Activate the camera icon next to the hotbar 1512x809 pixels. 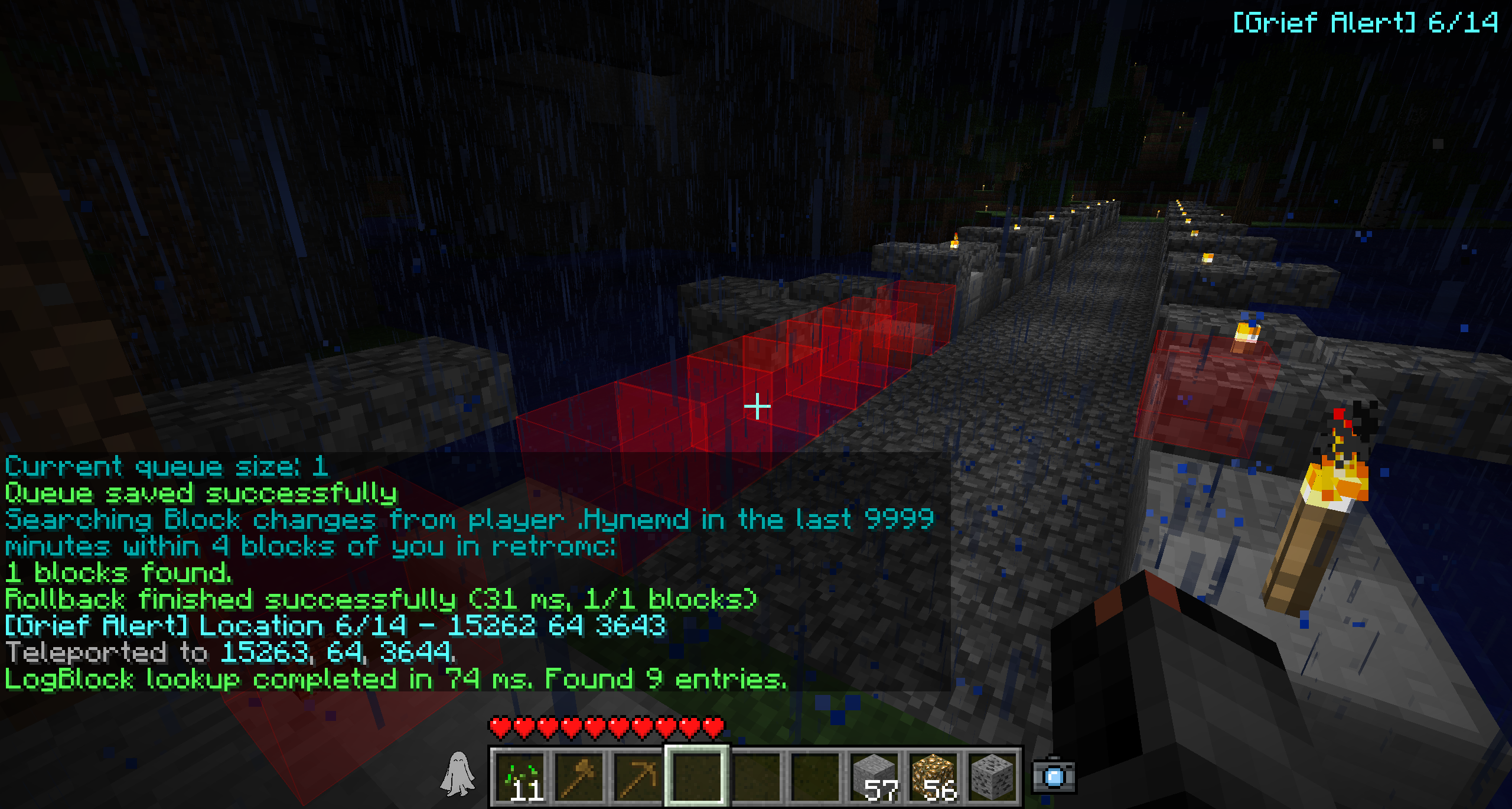click(1054, 776)
